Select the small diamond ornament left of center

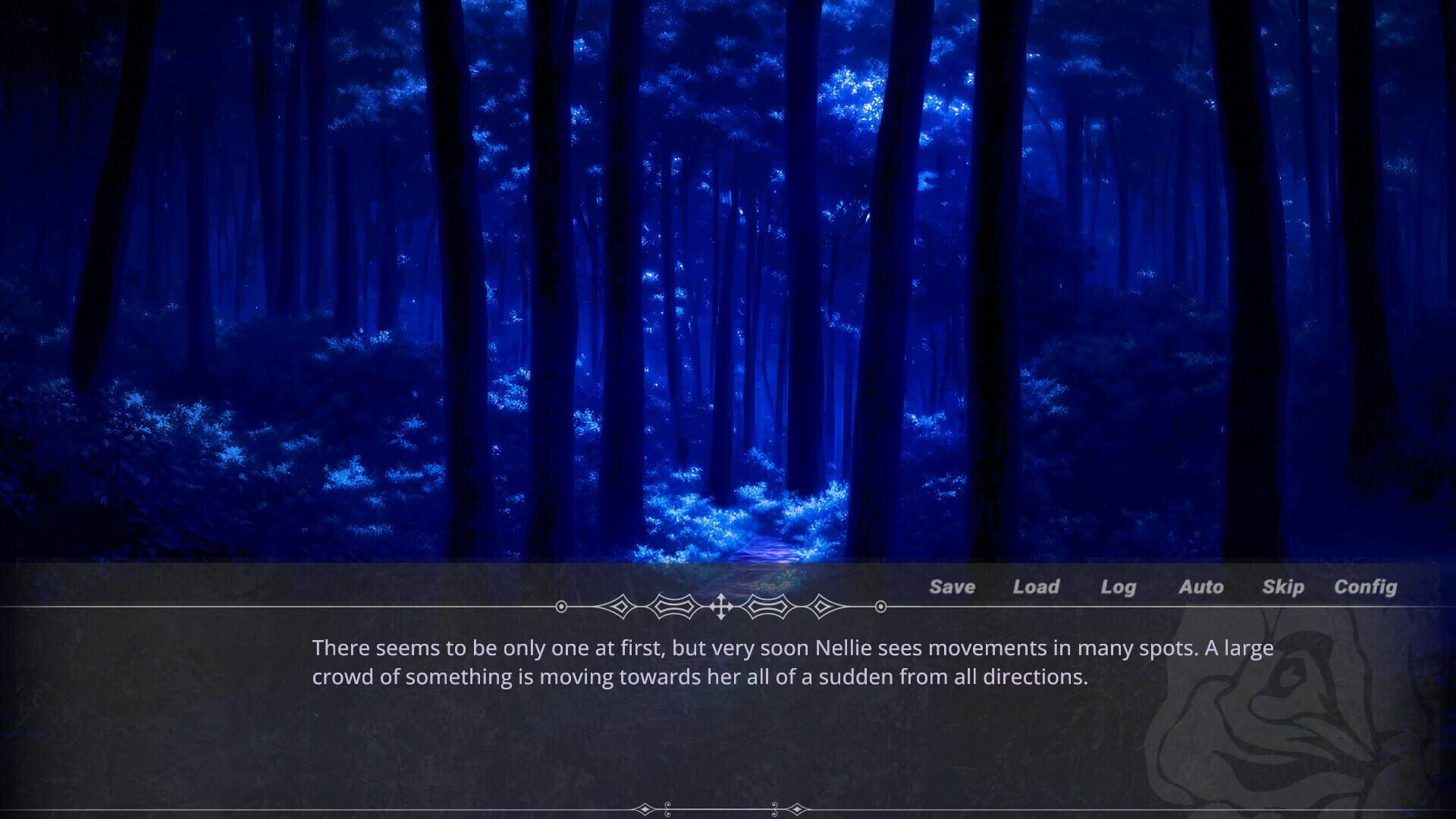pyautogui.click(x=620, y=607)
